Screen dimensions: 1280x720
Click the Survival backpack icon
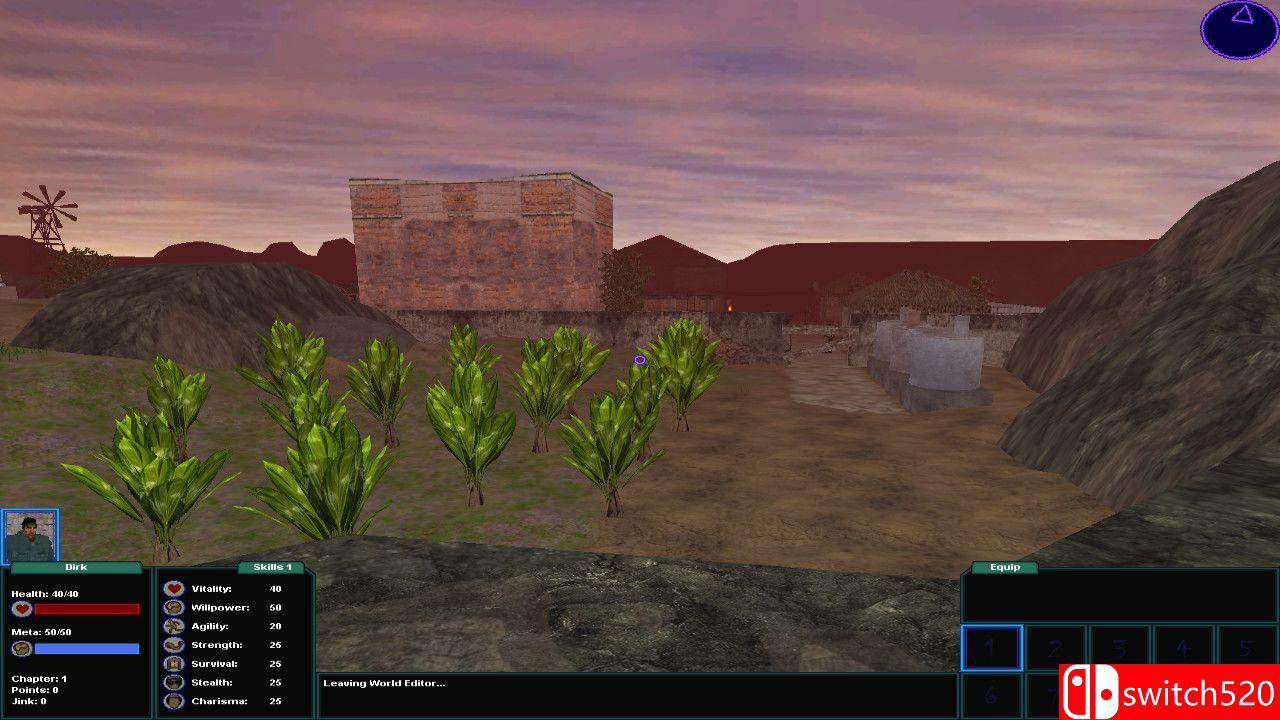coord(173,664)
